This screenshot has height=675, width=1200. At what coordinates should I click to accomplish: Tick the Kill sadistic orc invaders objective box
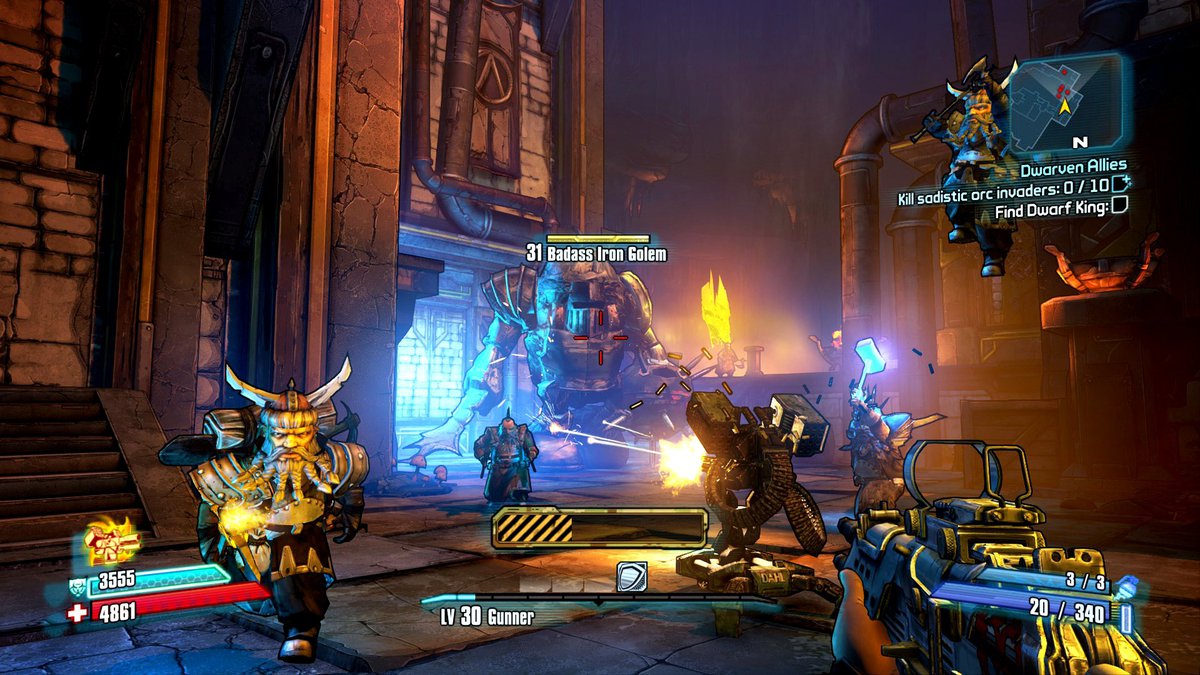point(1120,186)
